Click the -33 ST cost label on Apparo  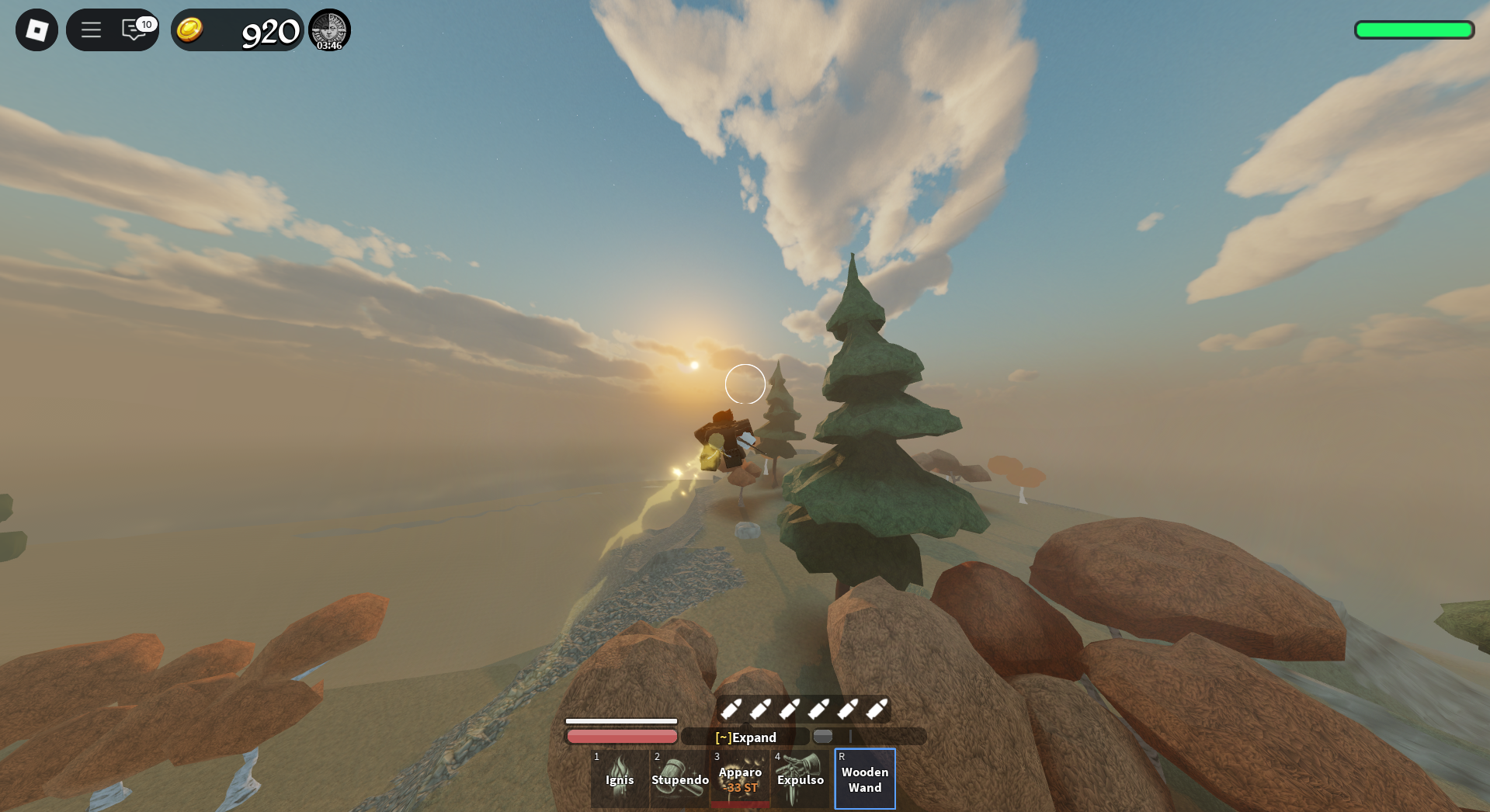[739, 787]
